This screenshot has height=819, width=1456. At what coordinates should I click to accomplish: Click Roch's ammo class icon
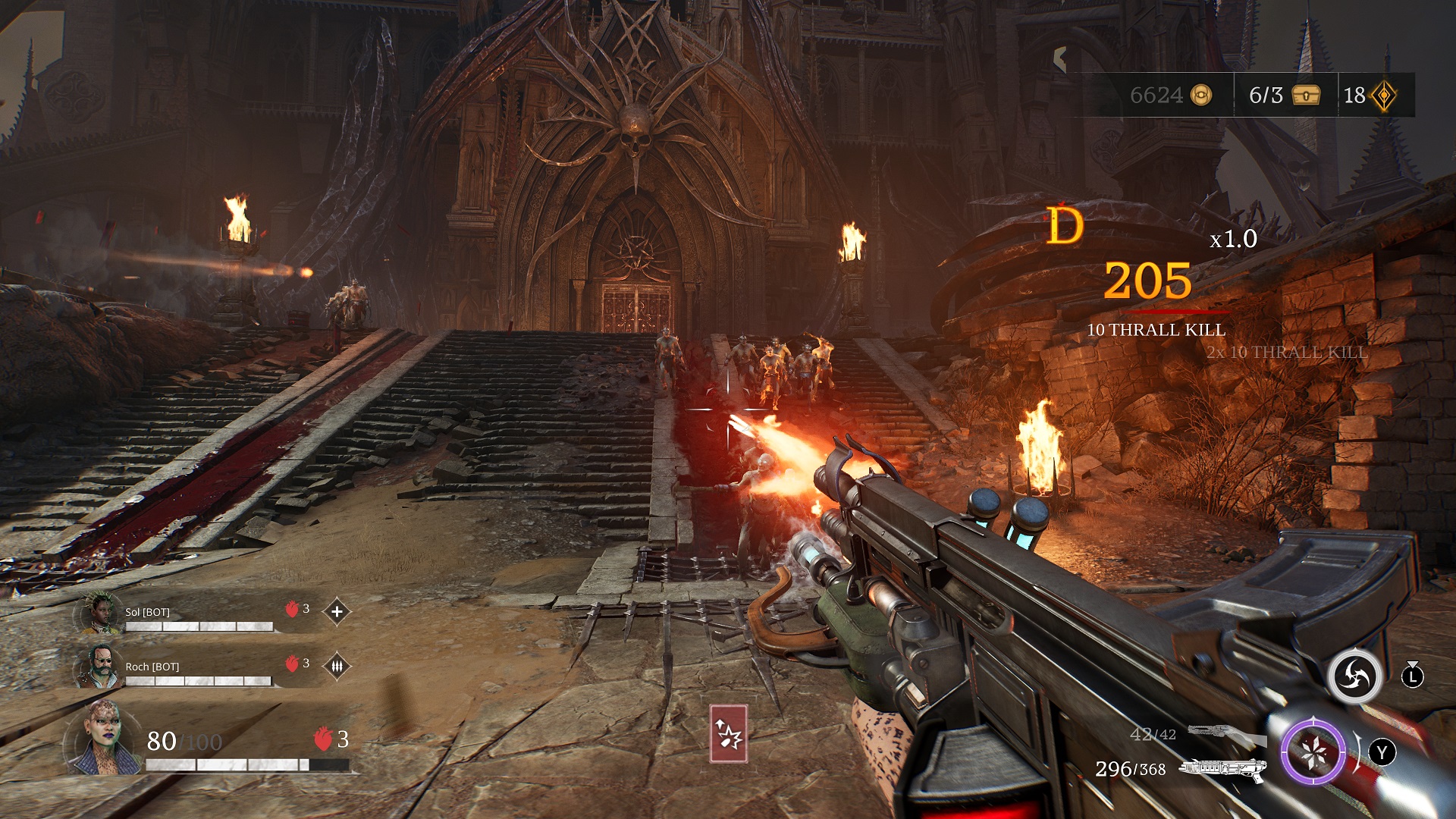[337, 666]
